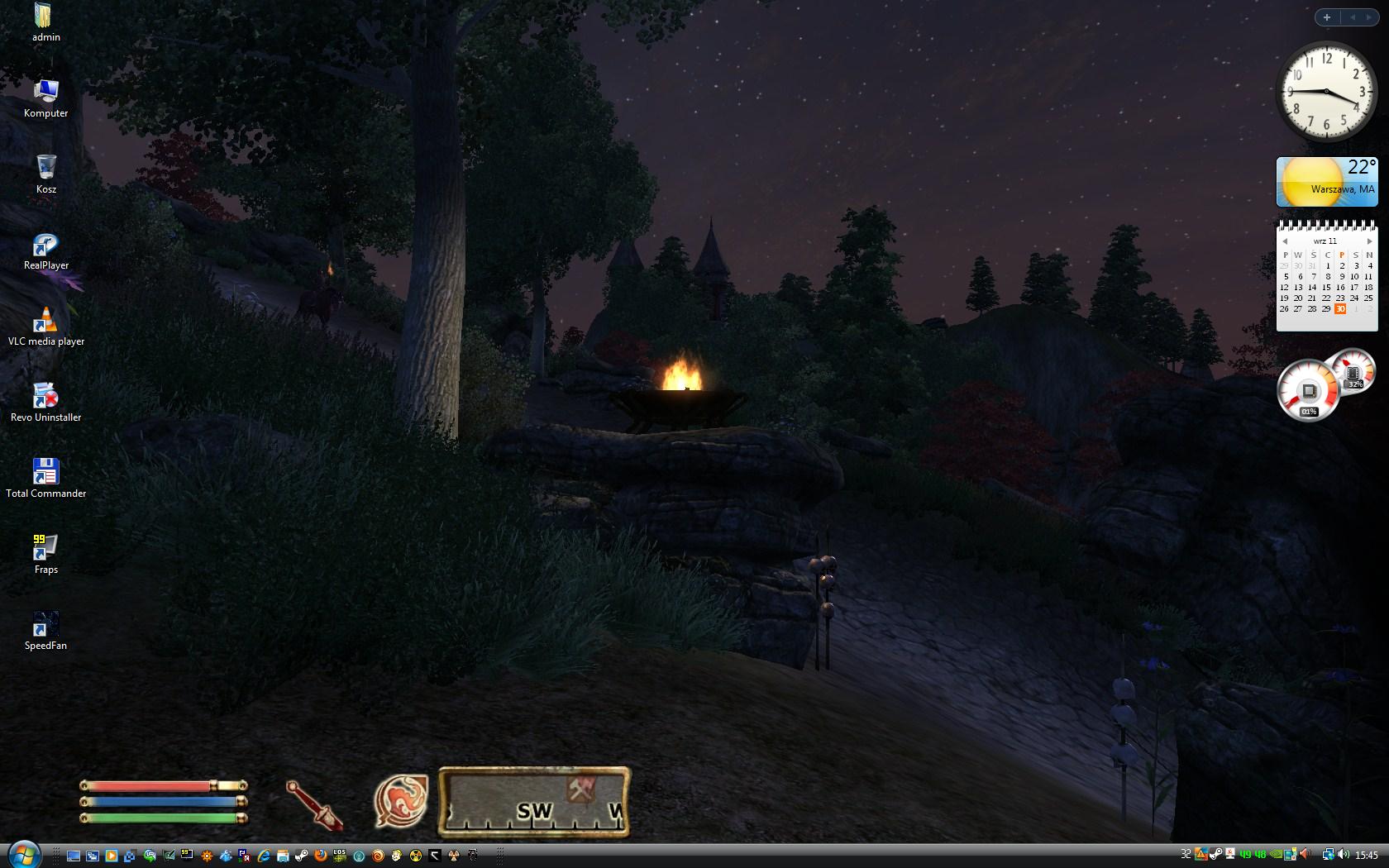Open the Windows Start menu orb
The width and height of the screenshot is (1389, 868).
coord(24,855)
